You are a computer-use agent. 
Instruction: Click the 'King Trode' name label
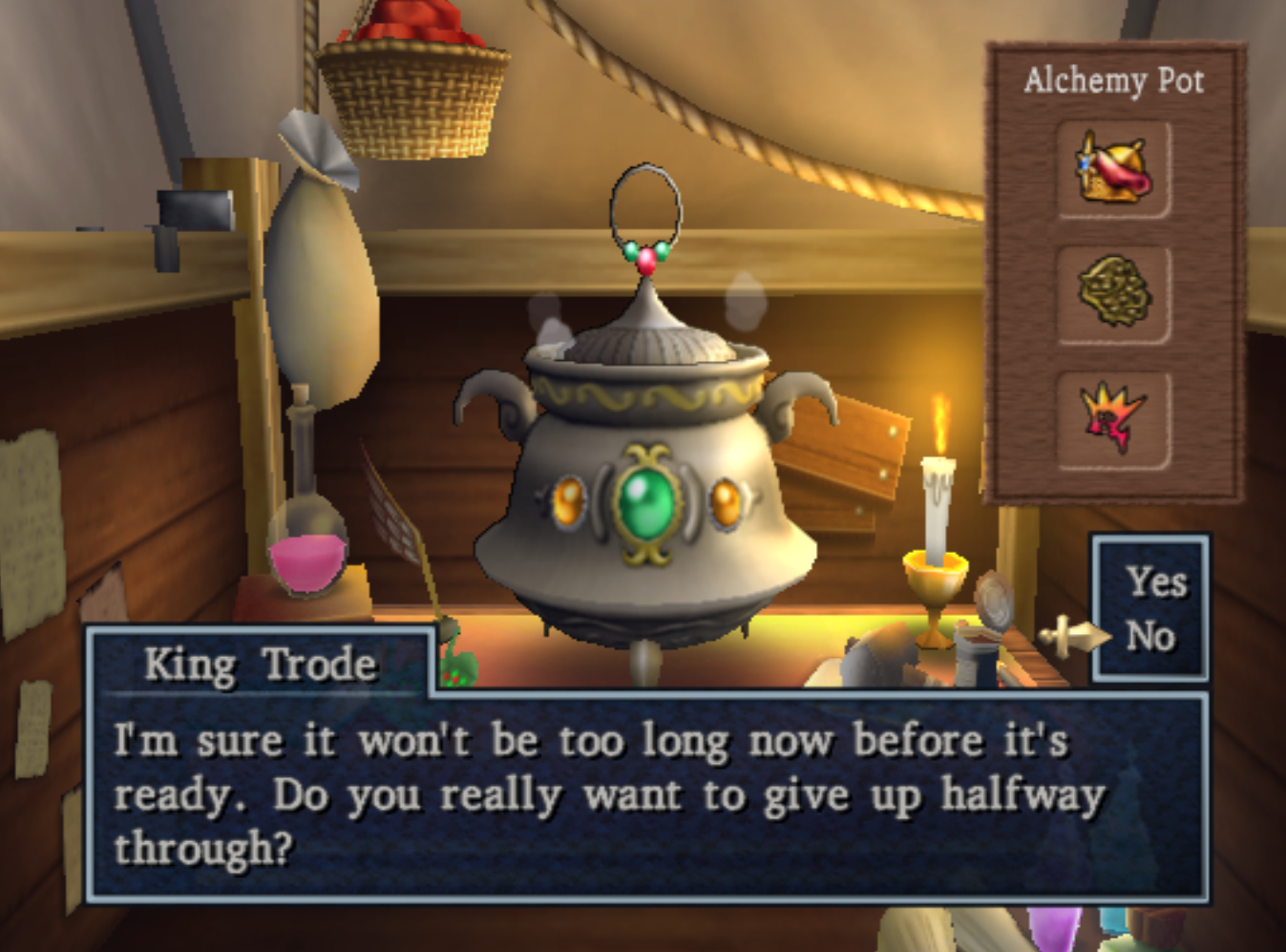[x=260, y=666]
